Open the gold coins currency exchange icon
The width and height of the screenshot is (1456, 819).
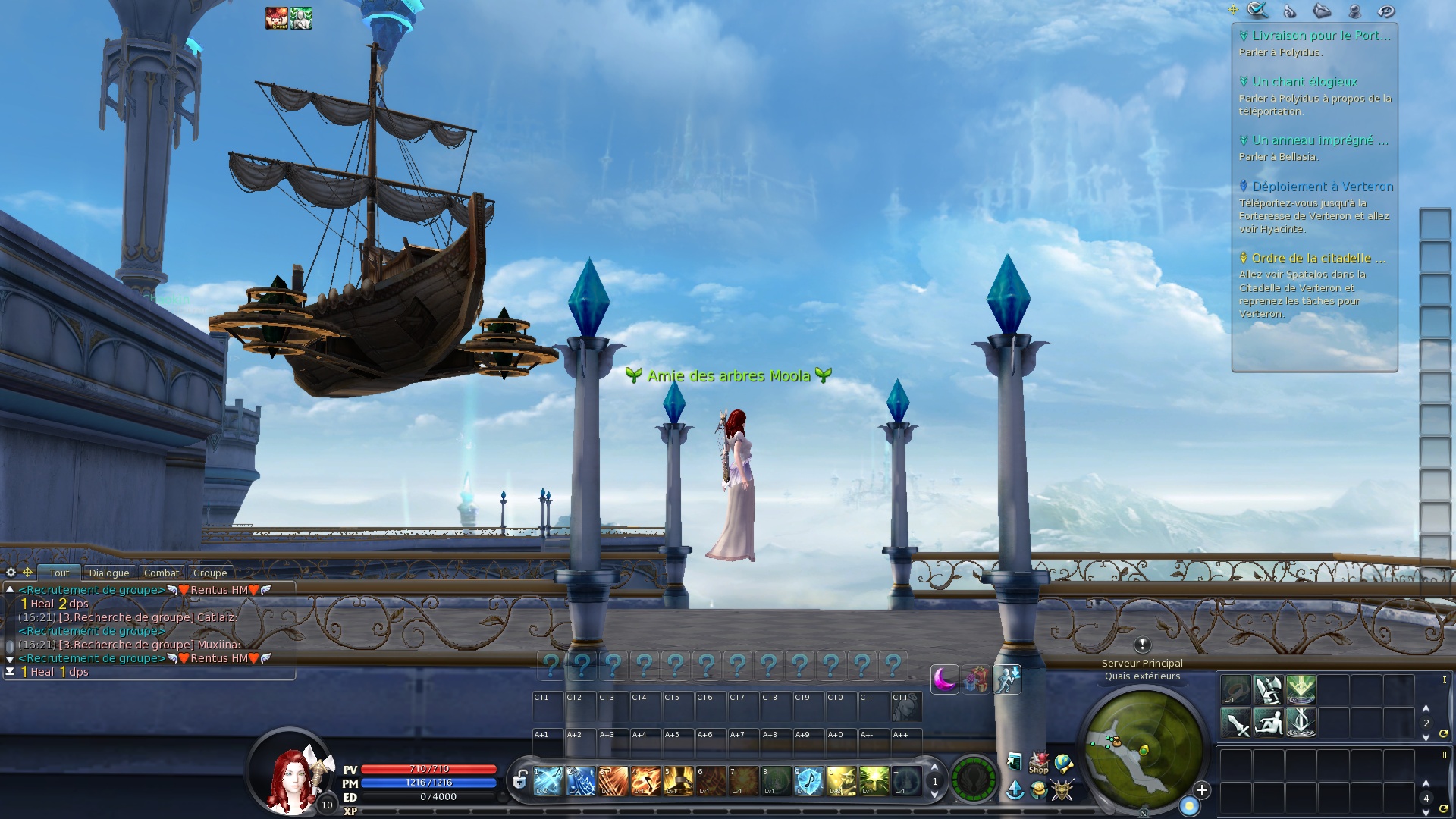point(1039,791)
